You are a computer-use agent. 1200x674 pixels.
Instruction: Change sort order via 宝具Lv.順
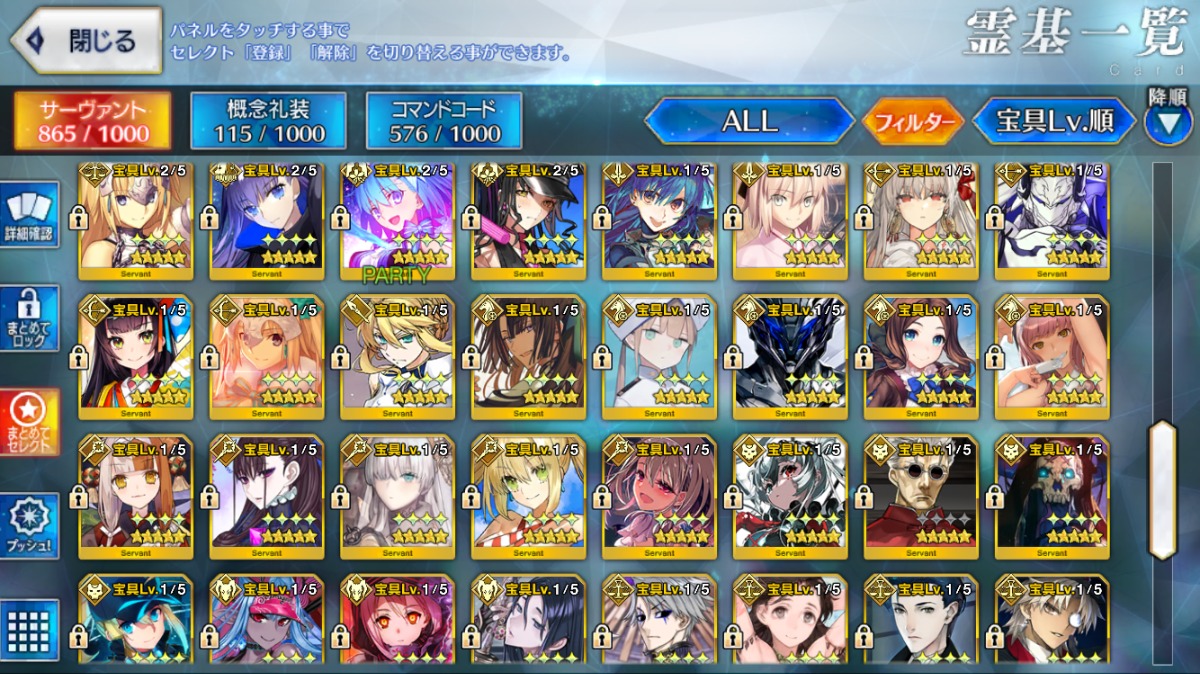point(1054,122)
